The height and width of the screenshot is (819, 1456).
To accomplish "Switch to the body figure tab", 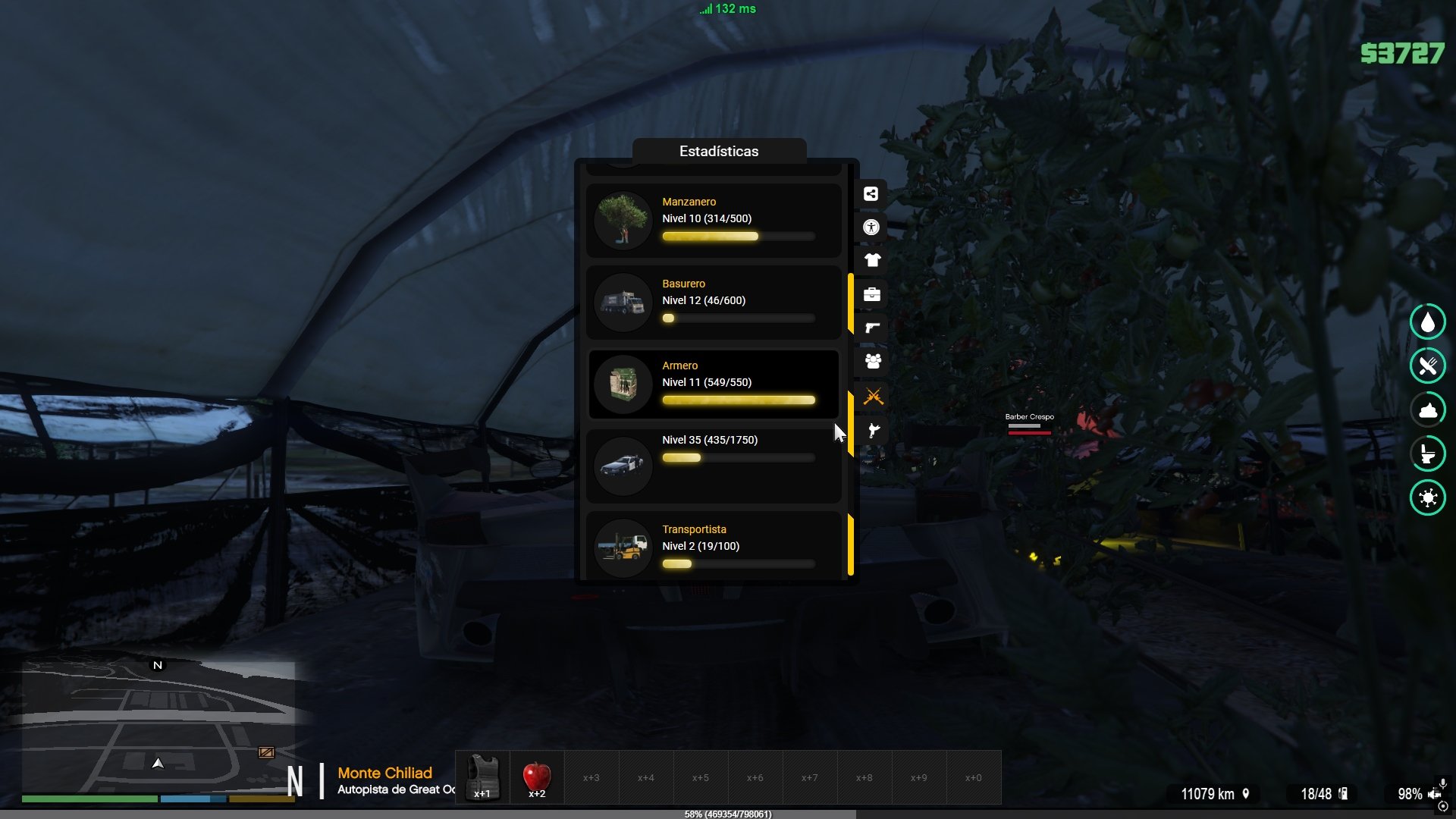I will tap(871, 227).
